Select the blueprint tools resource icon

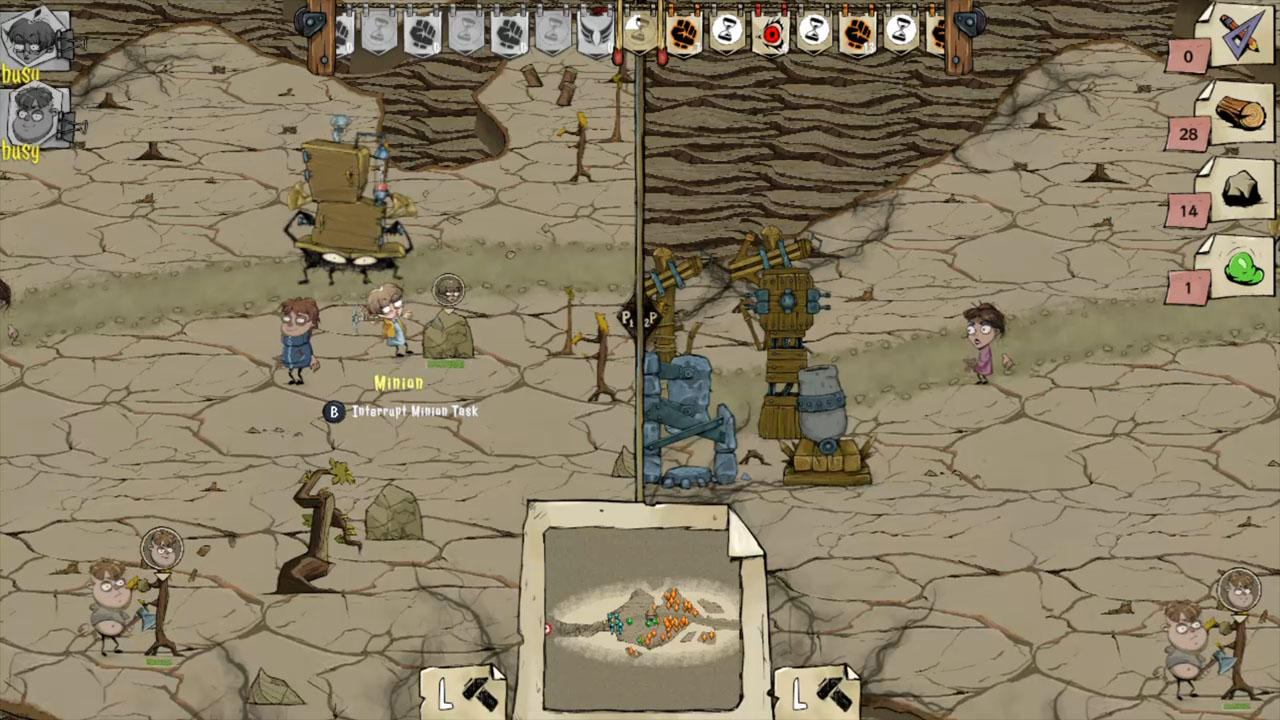pyautogui.click(x=1243, y=40)
